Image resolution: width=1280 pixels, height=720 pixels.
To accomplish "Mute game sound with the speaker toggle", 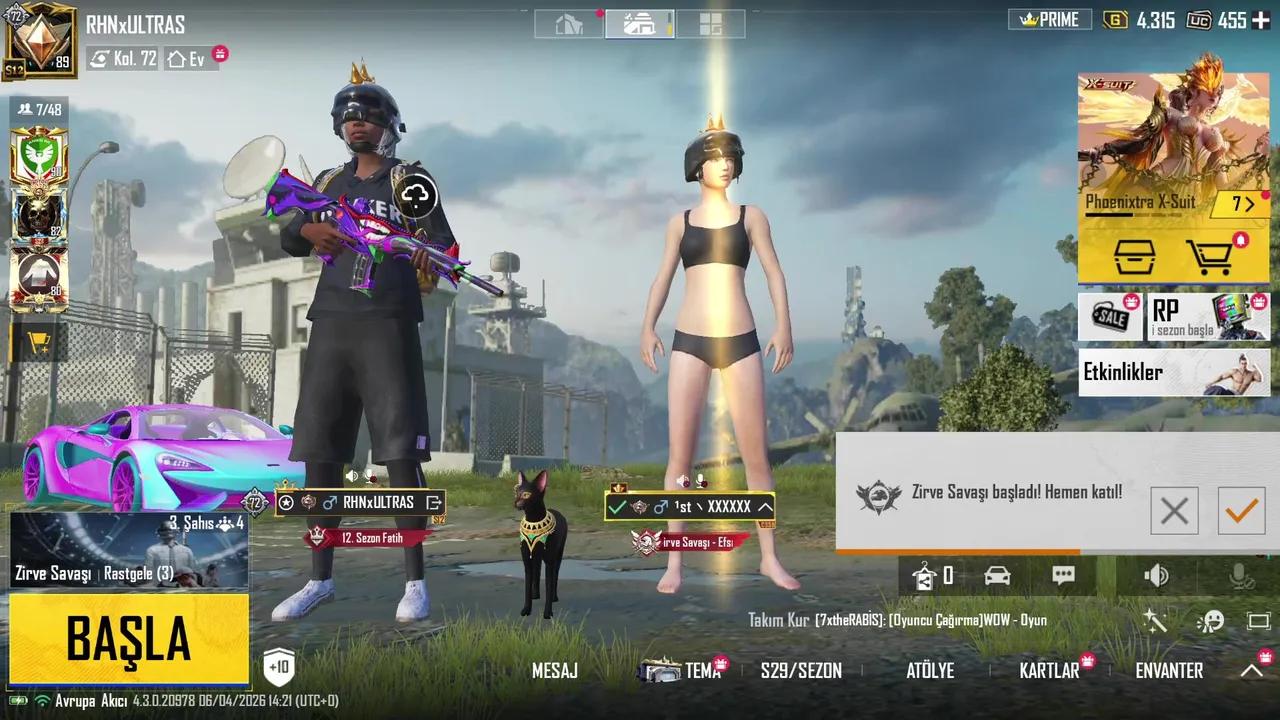I will 1157,576.
